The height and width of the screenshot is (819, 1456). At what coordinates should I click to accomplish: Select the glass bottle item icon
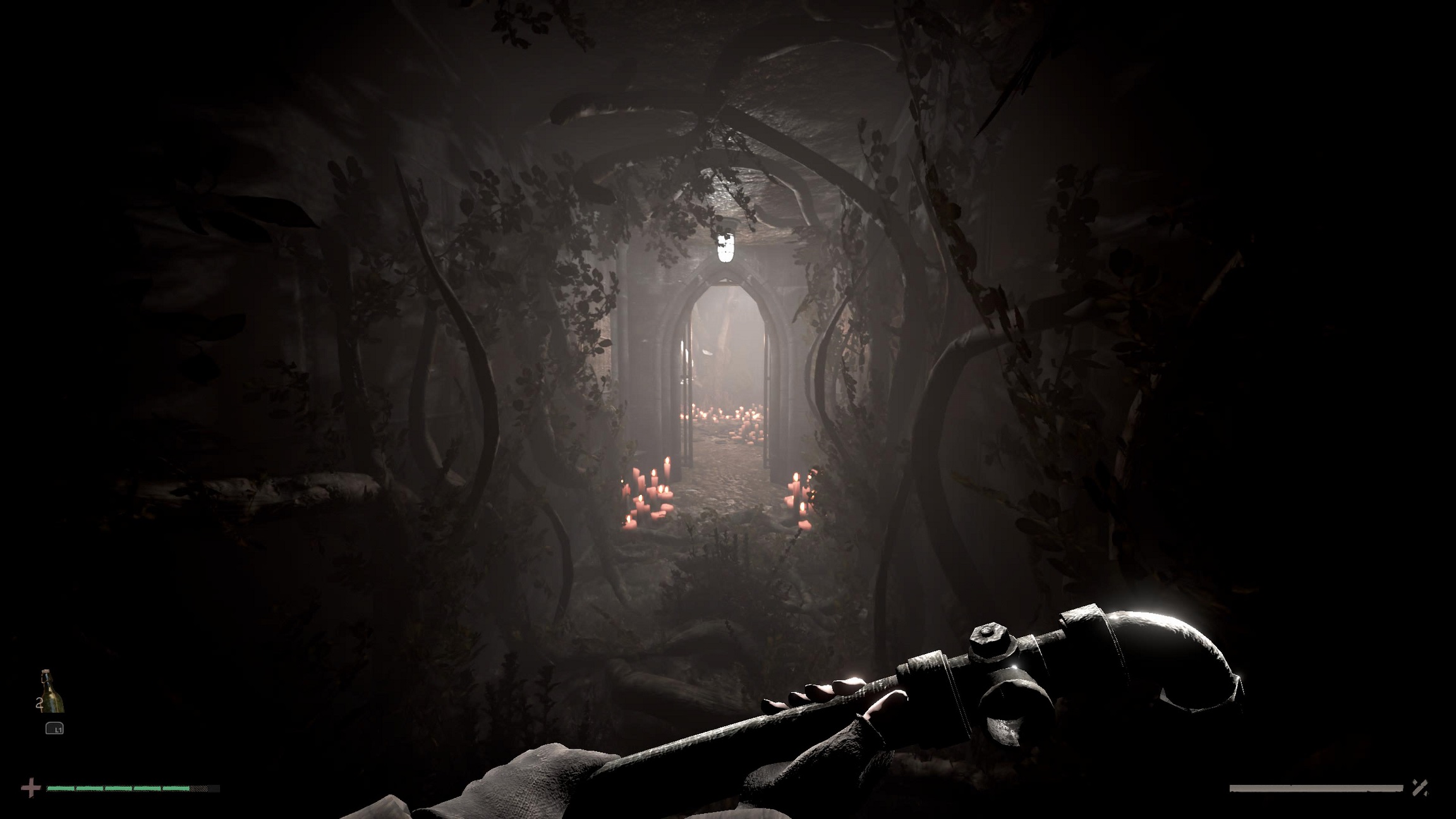click(51, 691)
